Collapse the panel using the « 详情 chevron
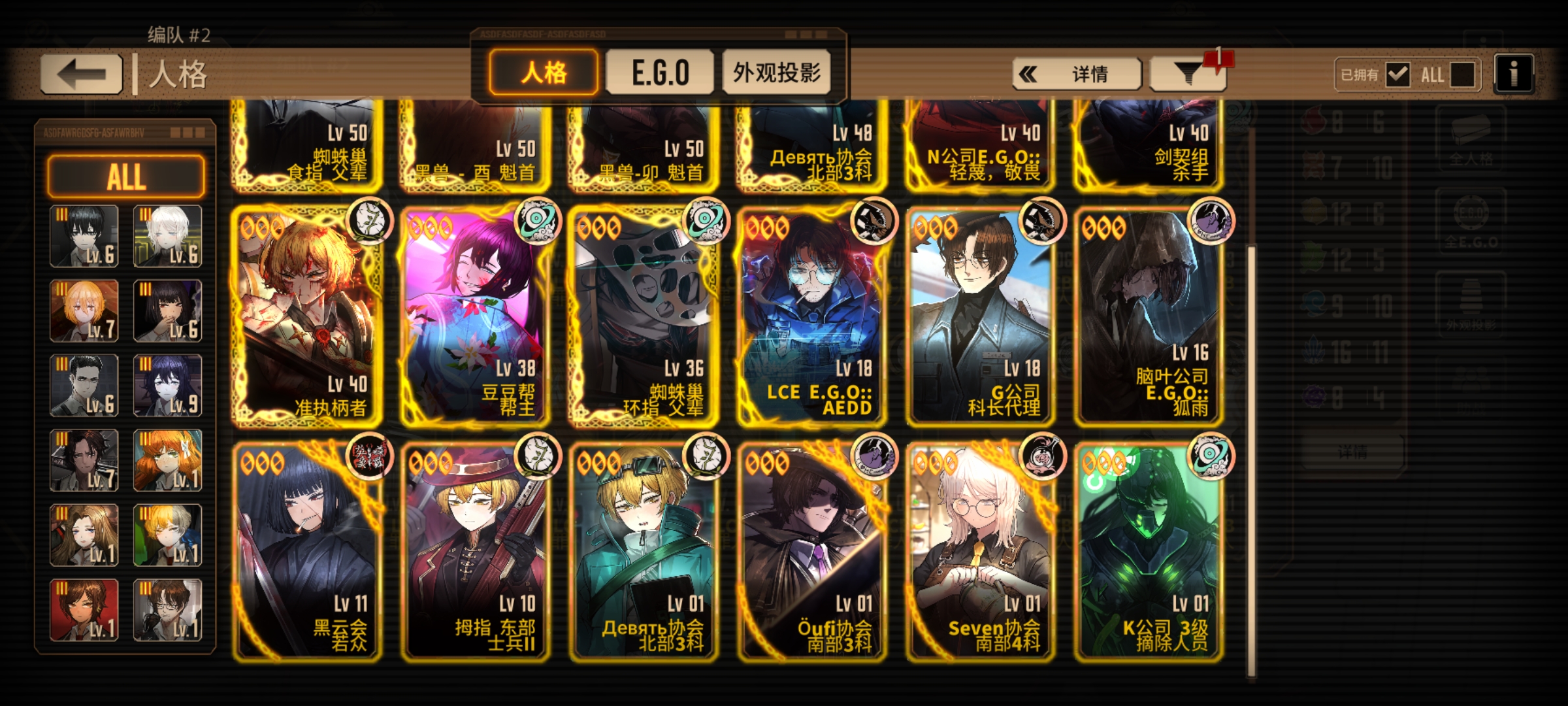Viewport: 1568px width, 706px height. (x=1075, y=74)
